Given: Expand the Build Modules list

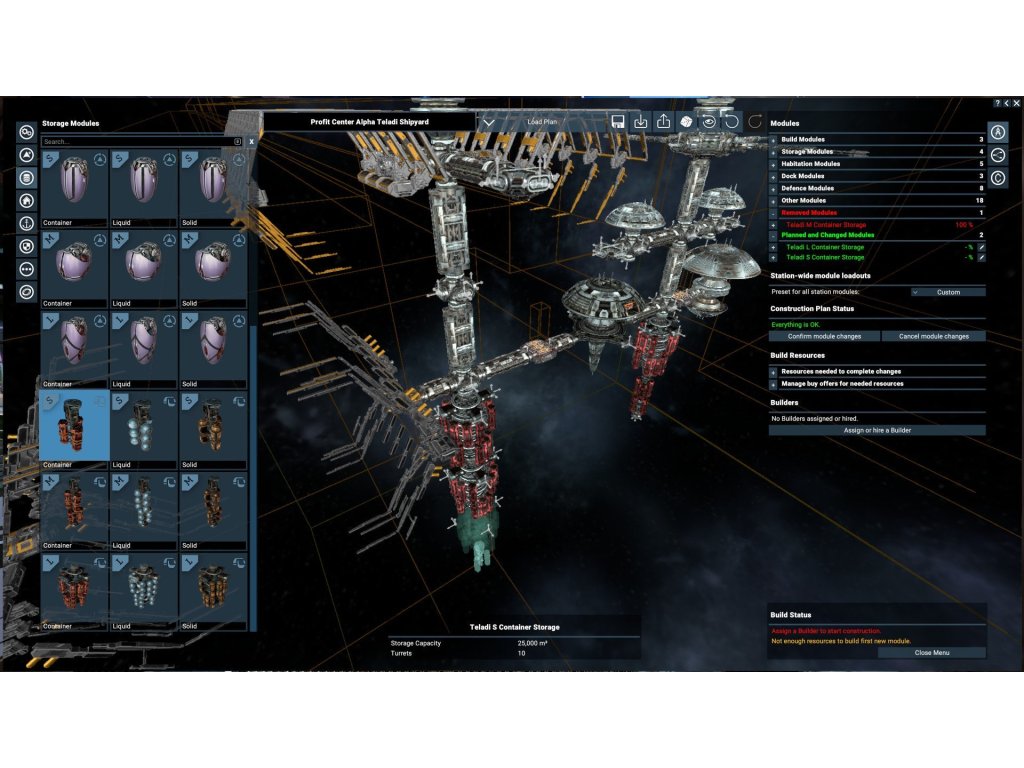Looking at the screenshot, I should click(x=773, y=140).
